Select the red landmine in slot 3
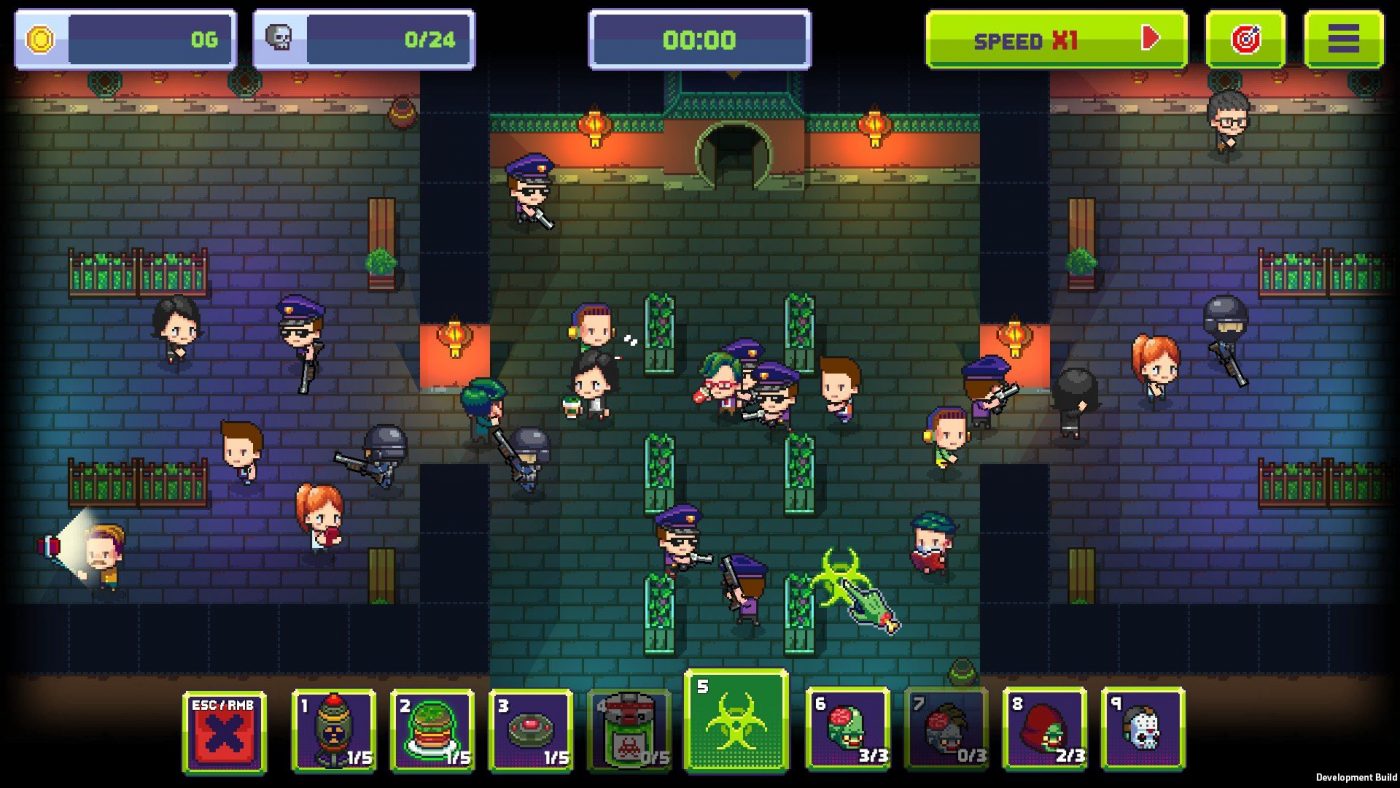Screen dimensions: 1400x788 [531, 731]
